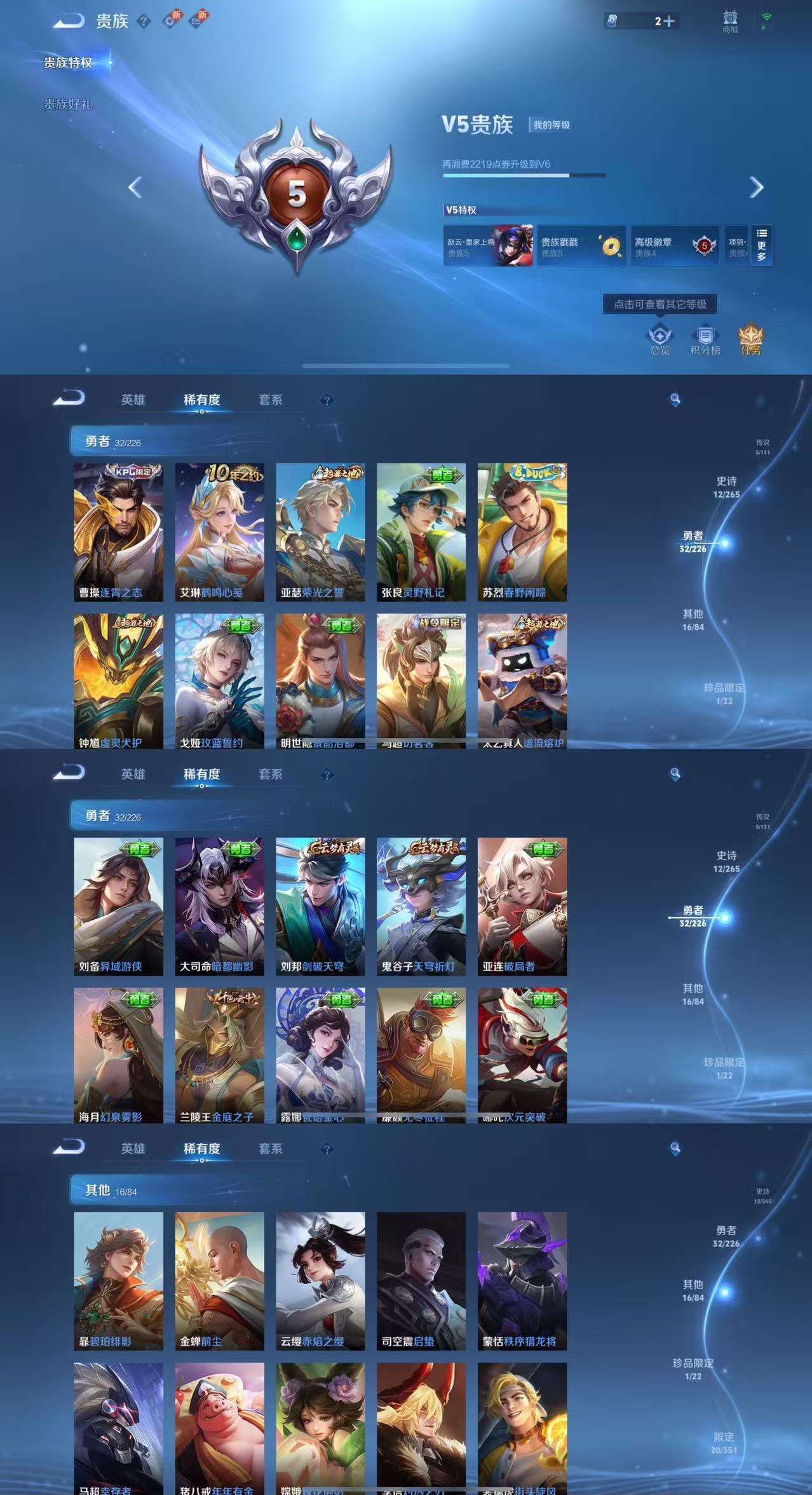
Task: Switch to the 贵族特权 tab
Action: pos(68,63)
